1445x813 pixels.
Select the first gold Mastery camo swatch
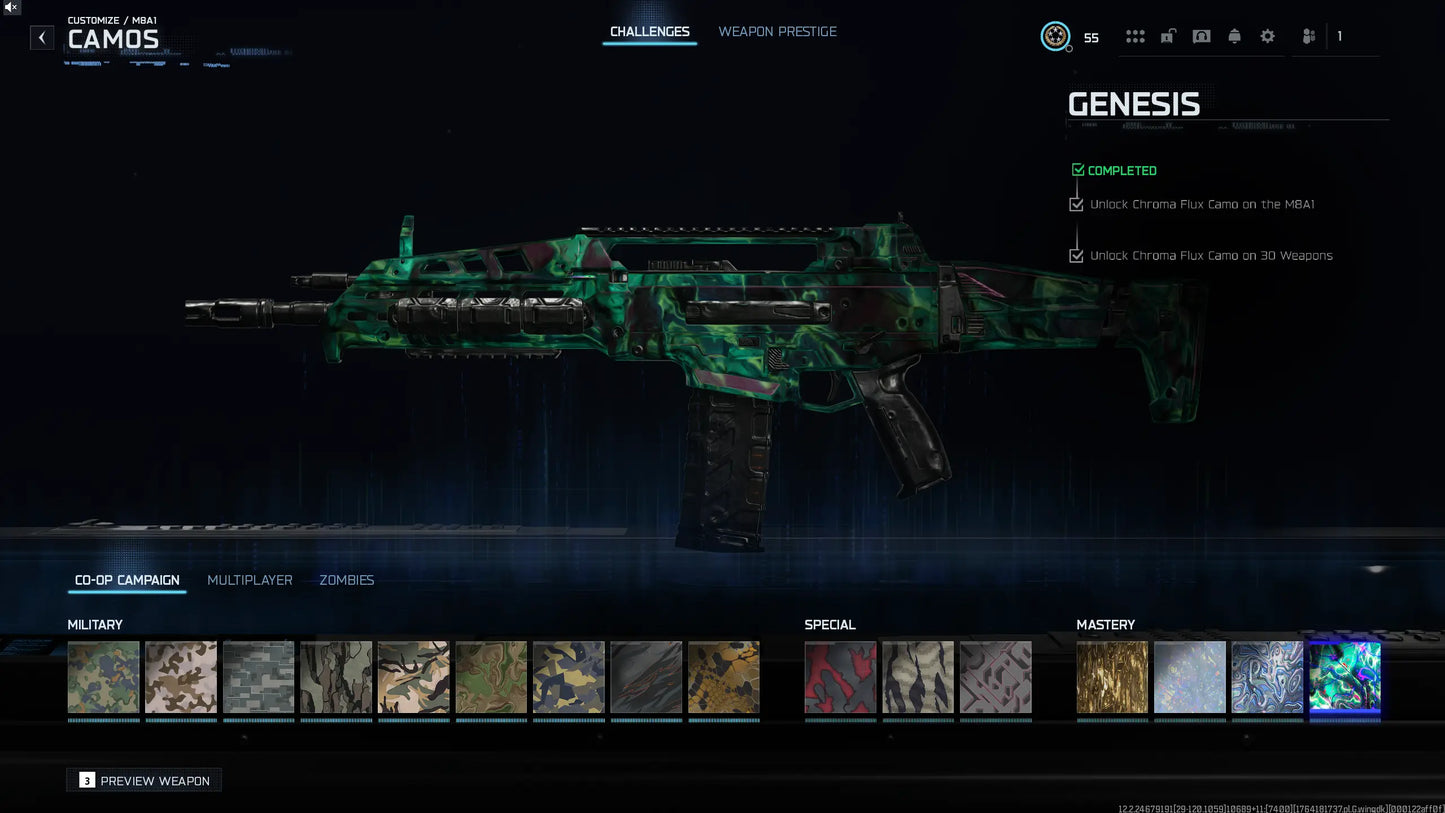click(1112, 677)
